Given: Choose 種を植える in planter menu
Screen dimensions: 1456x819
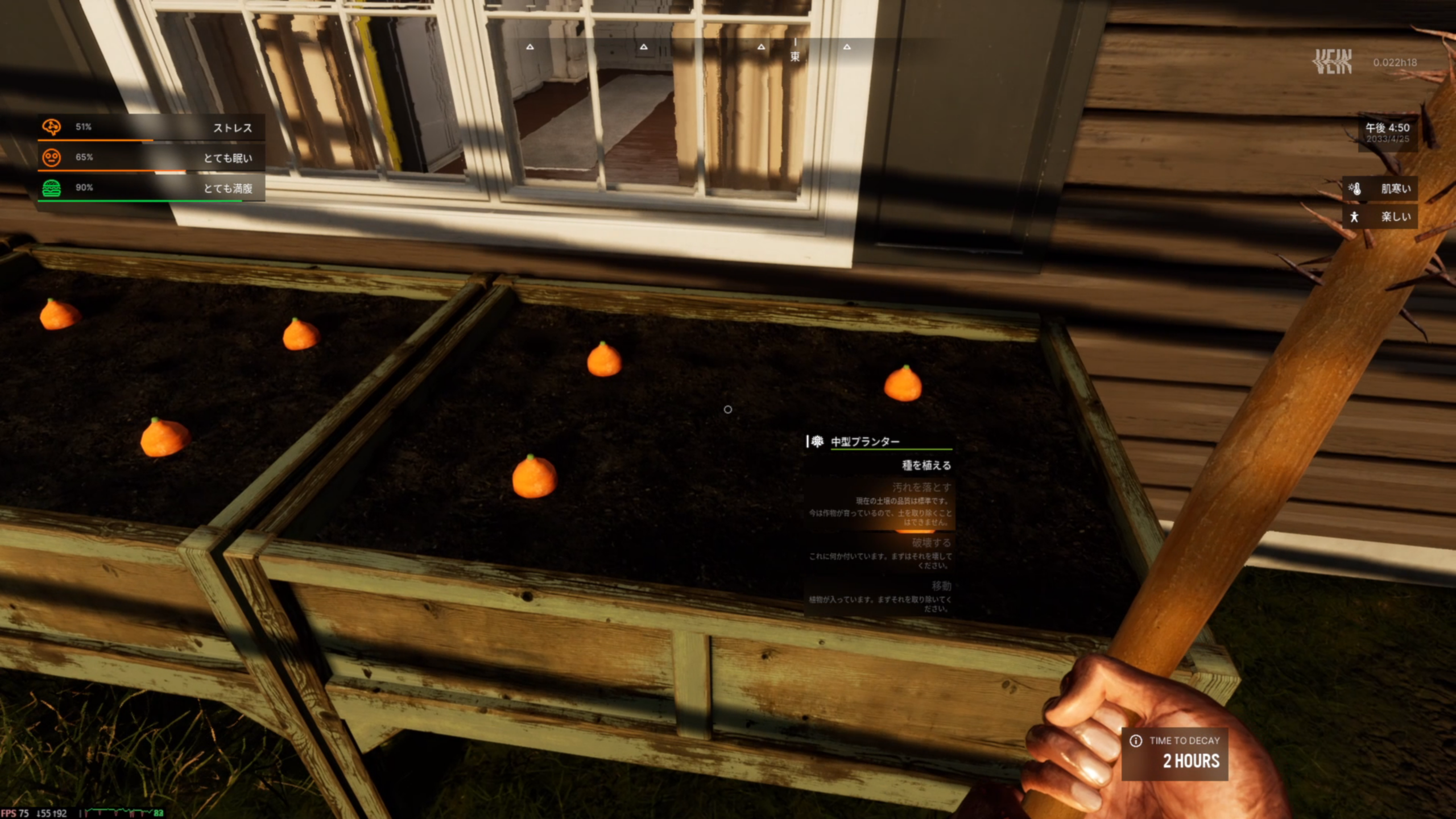Looking at the screenshot, I should coord(926,465).
